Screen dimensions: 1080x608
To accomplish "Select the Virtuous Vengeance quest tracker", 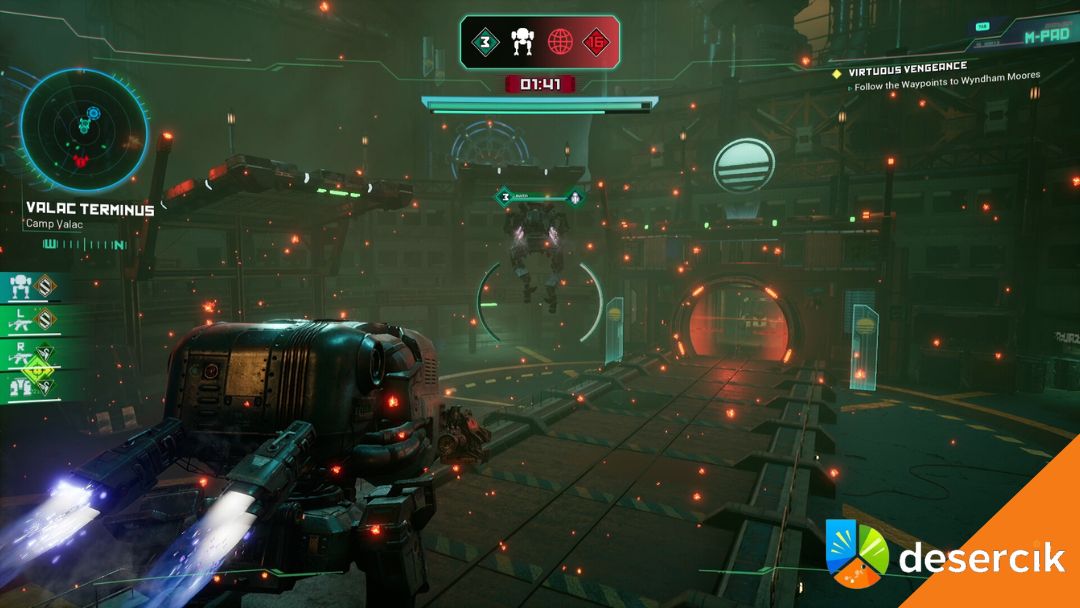I will (908, 68).
